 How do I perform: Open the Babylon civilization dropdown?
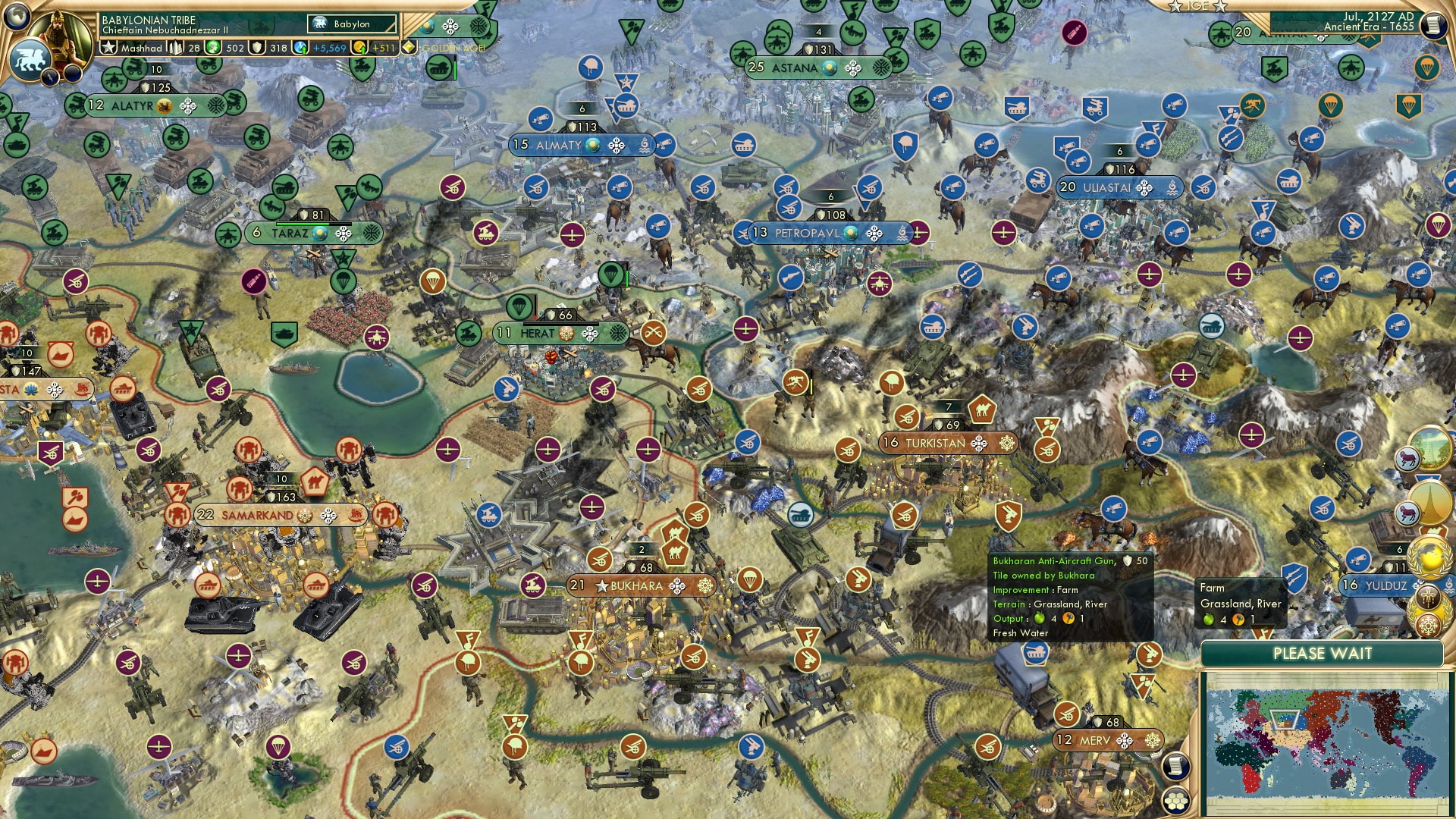(x=351, y=24)
